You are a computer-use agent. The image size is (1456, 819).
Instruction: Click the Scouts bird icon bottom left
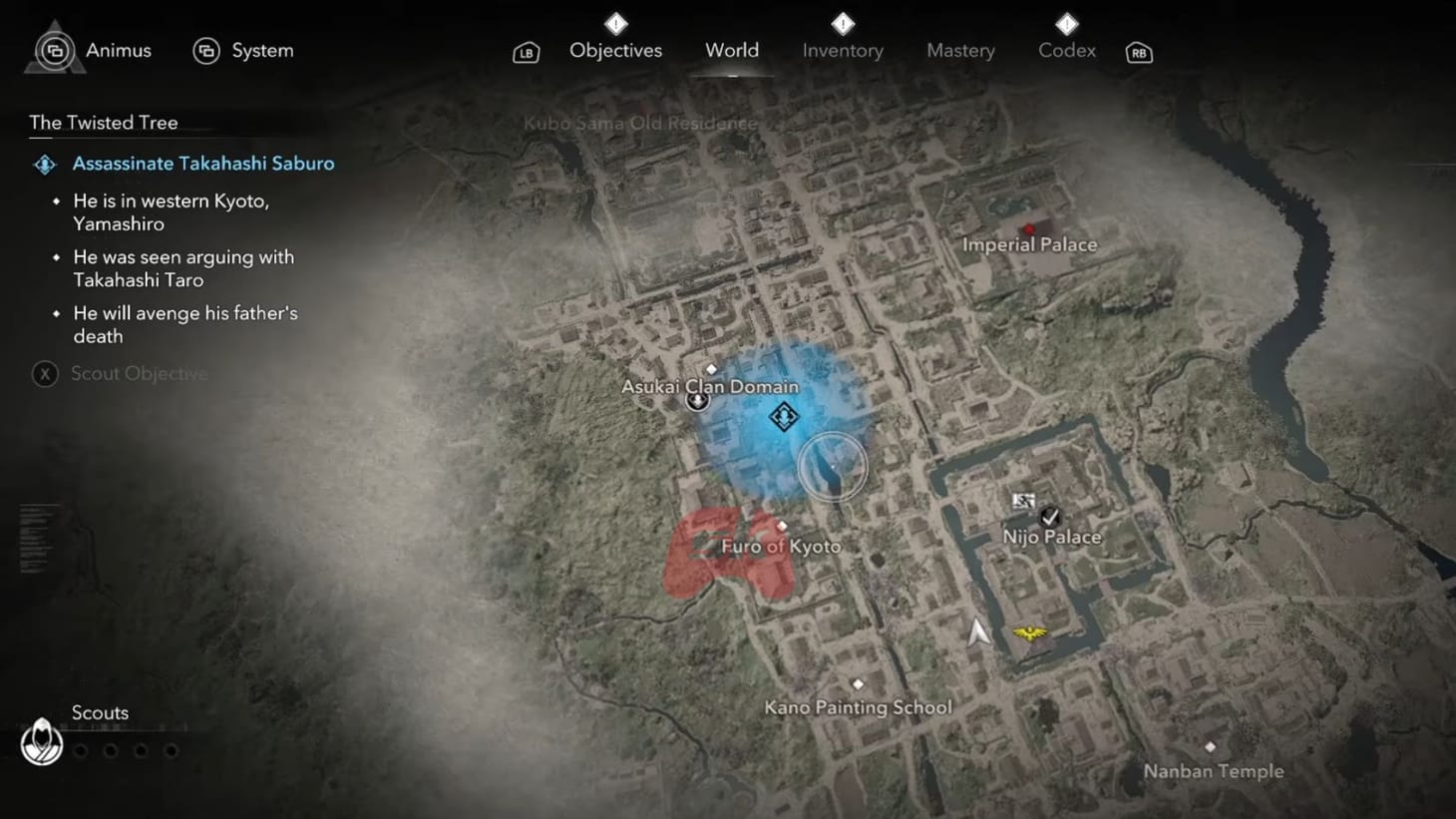pyautogui.click(x=41, y=742)
